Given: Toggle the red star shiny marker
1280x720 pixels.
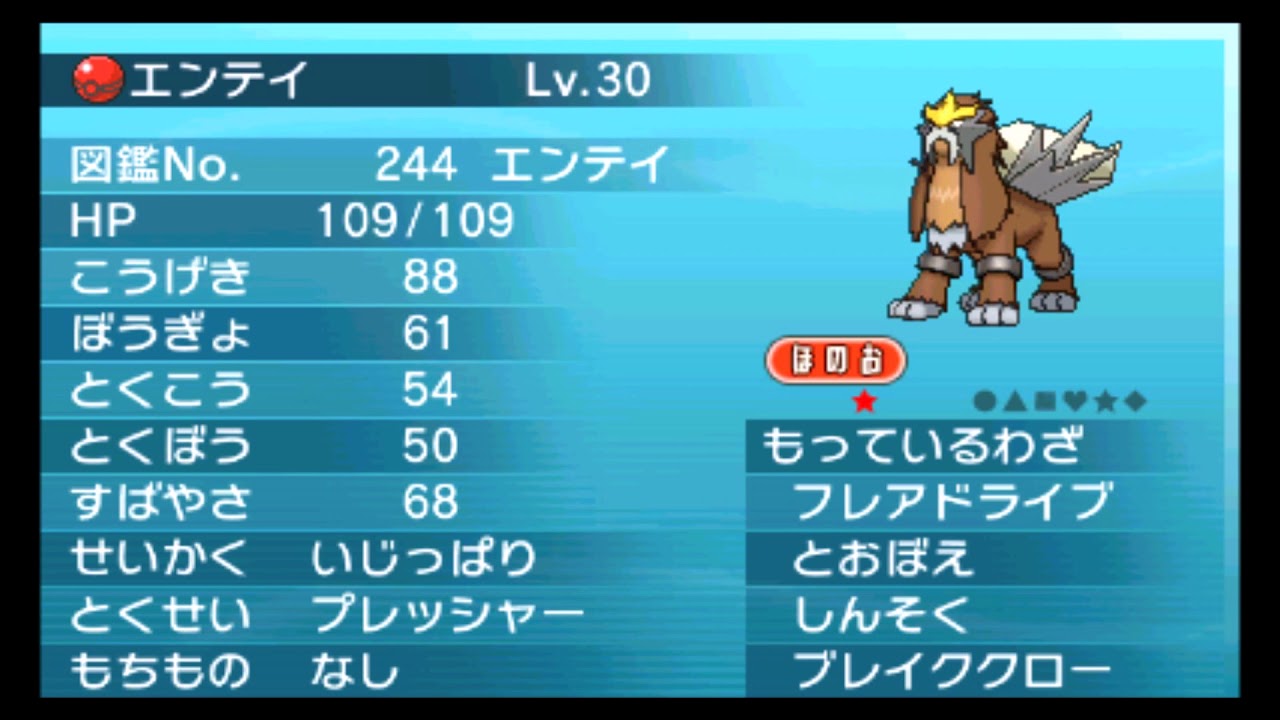Looking at the screenshot, I should [x=865, y=402].
